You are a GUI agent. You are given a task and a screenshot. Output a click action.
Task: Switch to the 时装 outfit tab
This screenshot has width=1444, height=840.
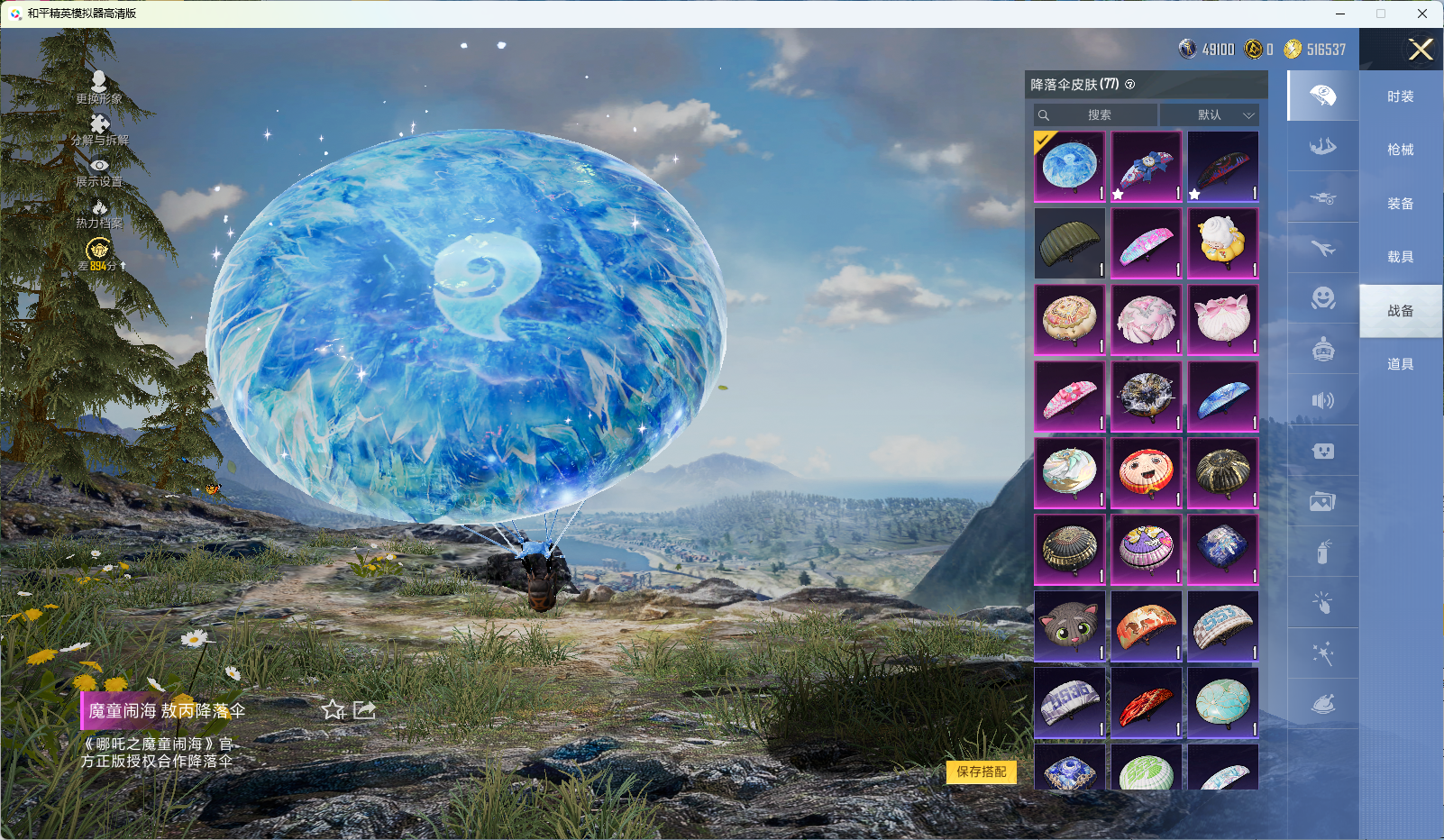[1400, 96]
